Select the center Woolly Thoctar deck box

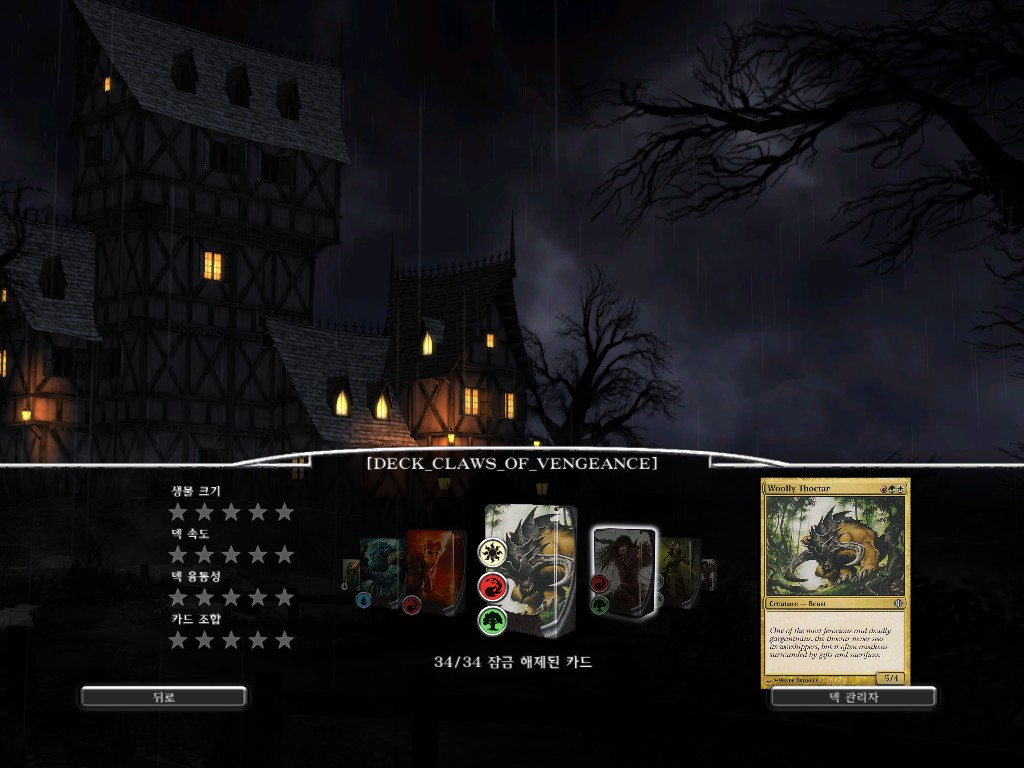[532, 566]
